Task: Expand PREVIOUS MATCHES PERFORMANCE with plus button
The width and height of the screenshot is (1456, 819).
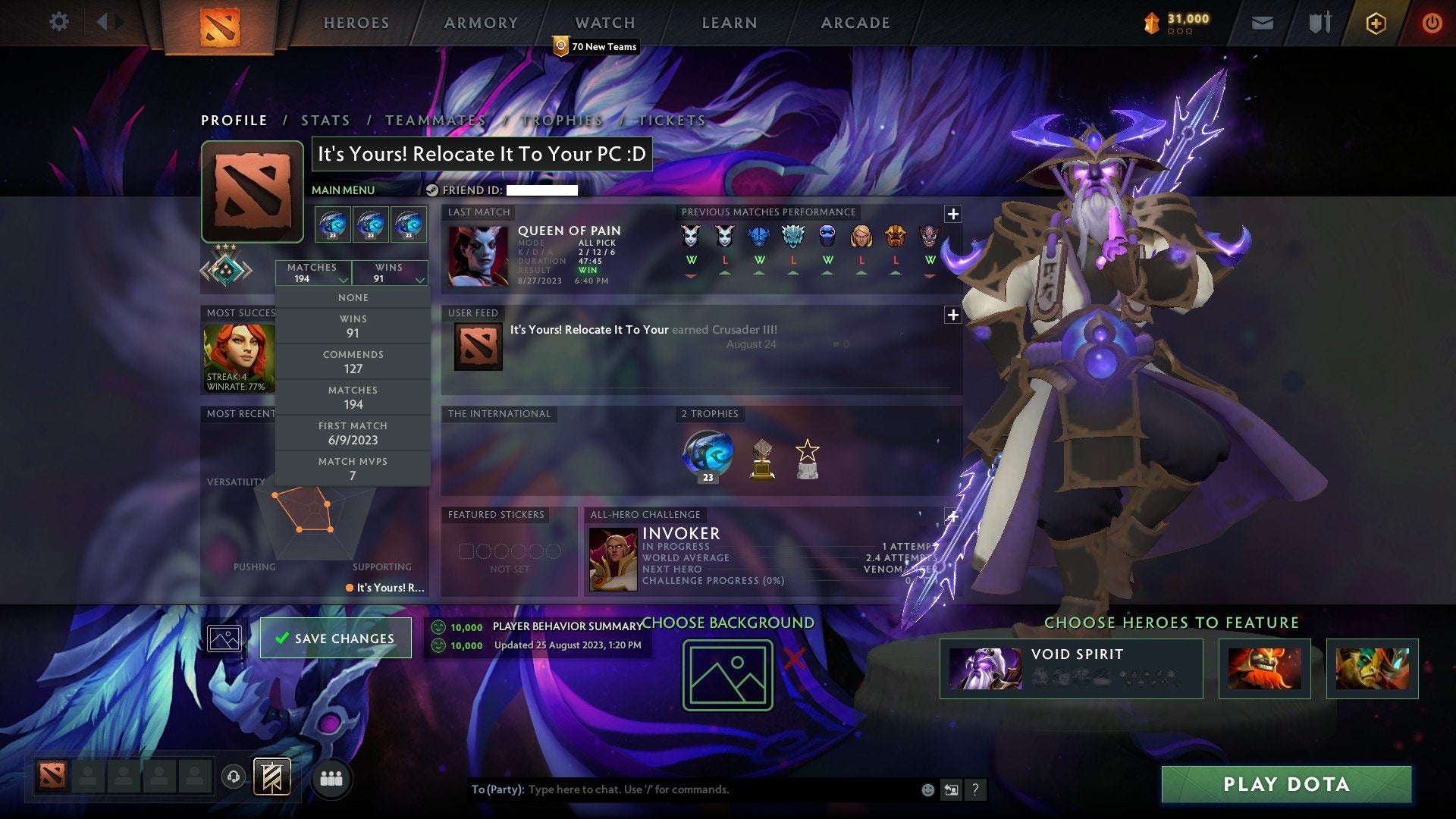Action: click(x=953, y=214)
